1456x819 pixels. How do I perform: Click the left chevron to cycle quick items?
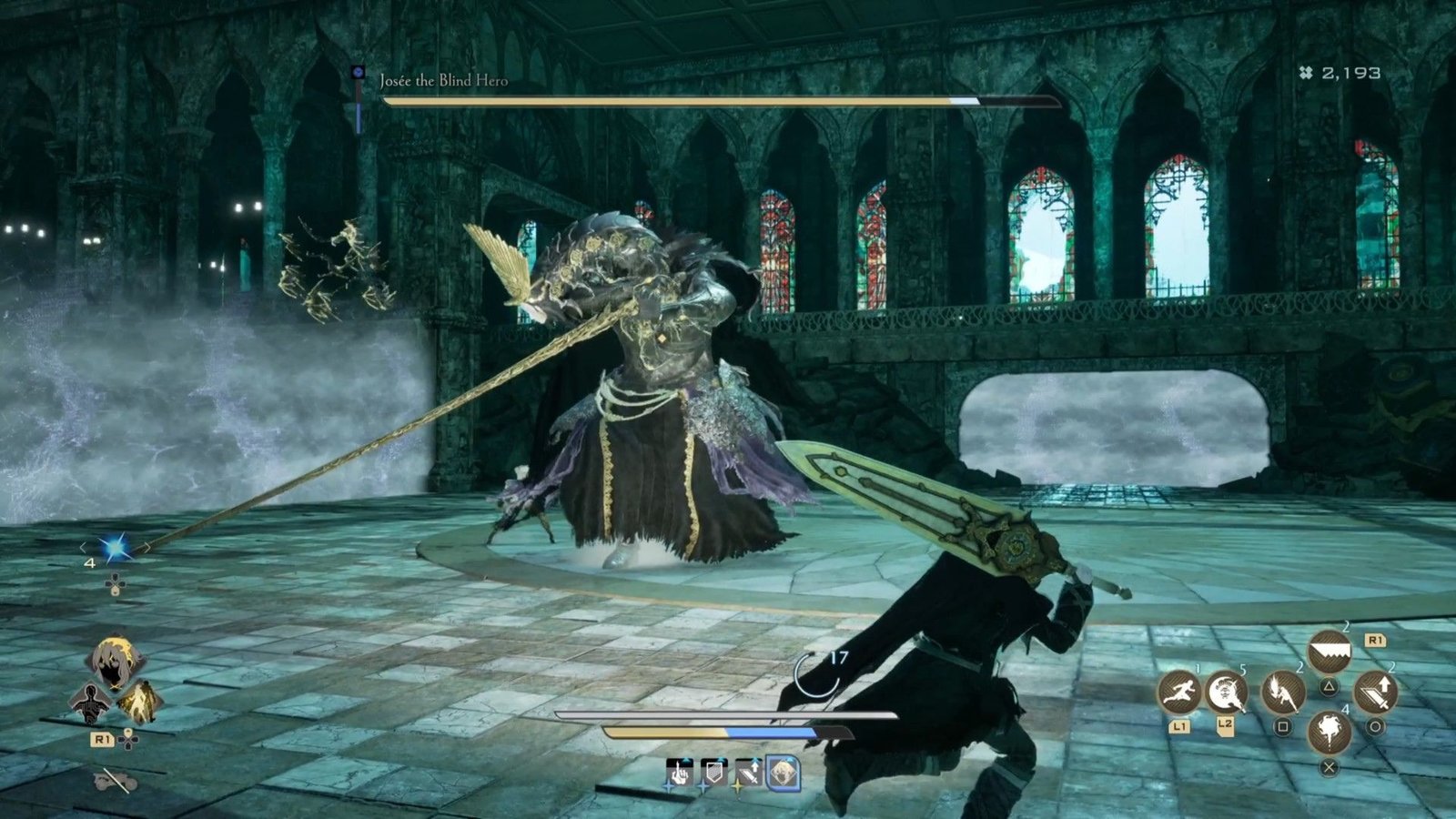pos(83,548)
